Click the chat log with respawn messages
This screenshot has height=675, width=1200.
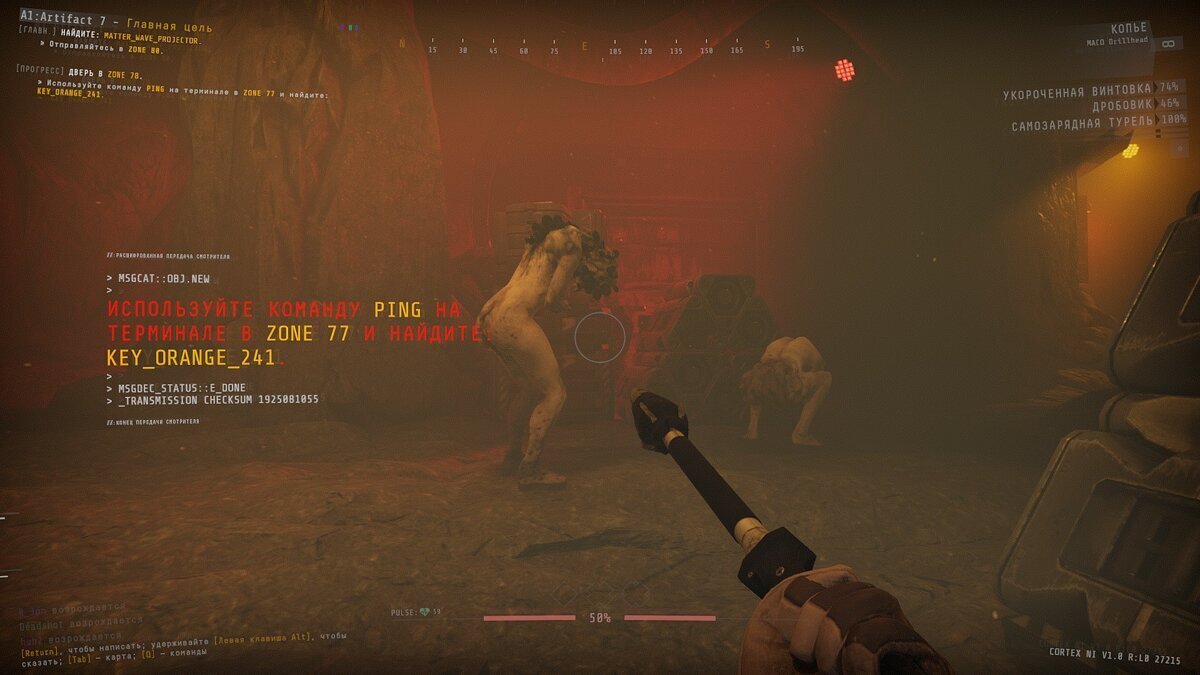pyautogui.click(x=72, y=621)
